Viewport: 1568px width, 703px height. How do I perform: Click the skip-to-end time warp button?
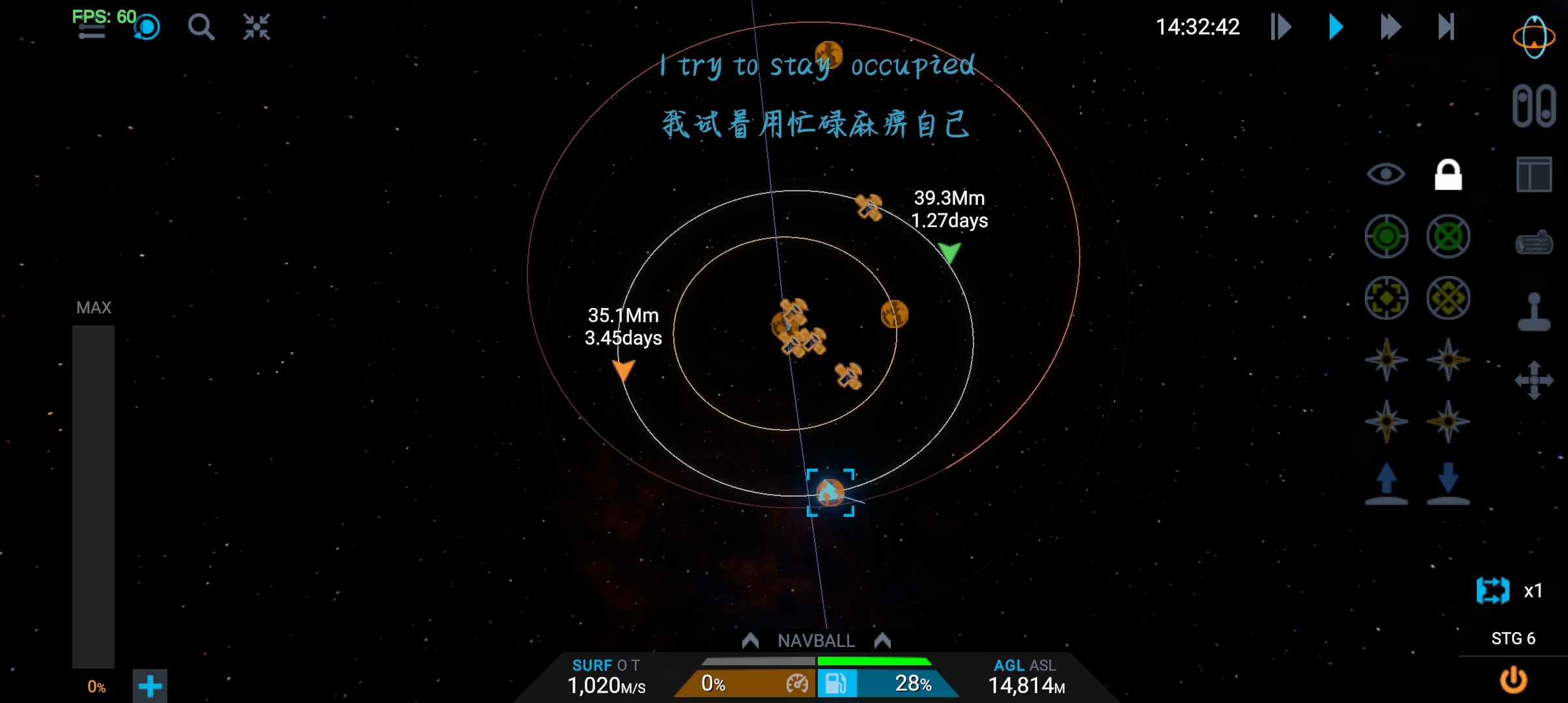[x=1446, y=27]
